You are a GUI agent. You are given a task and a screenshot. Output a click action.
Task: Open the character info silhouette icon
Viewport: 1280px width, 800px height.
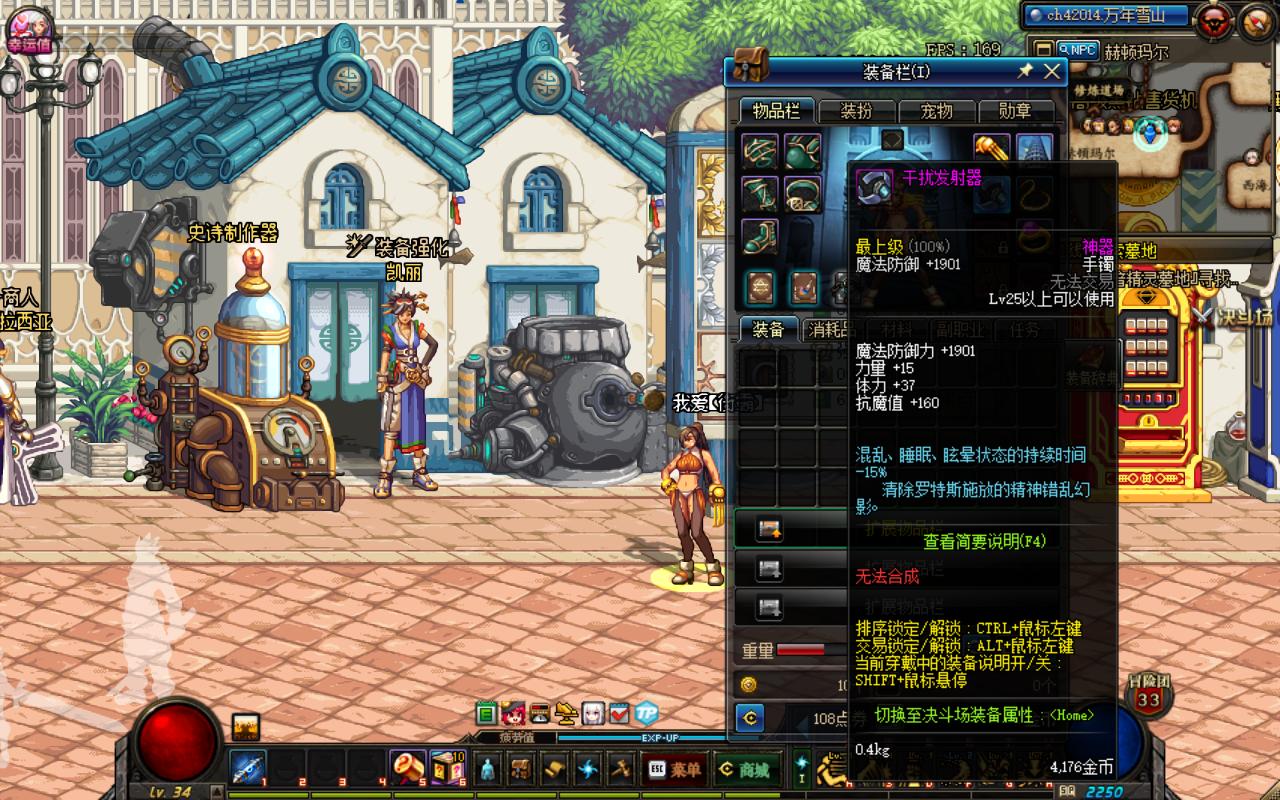pyautogui.click(x=487, y=769)
